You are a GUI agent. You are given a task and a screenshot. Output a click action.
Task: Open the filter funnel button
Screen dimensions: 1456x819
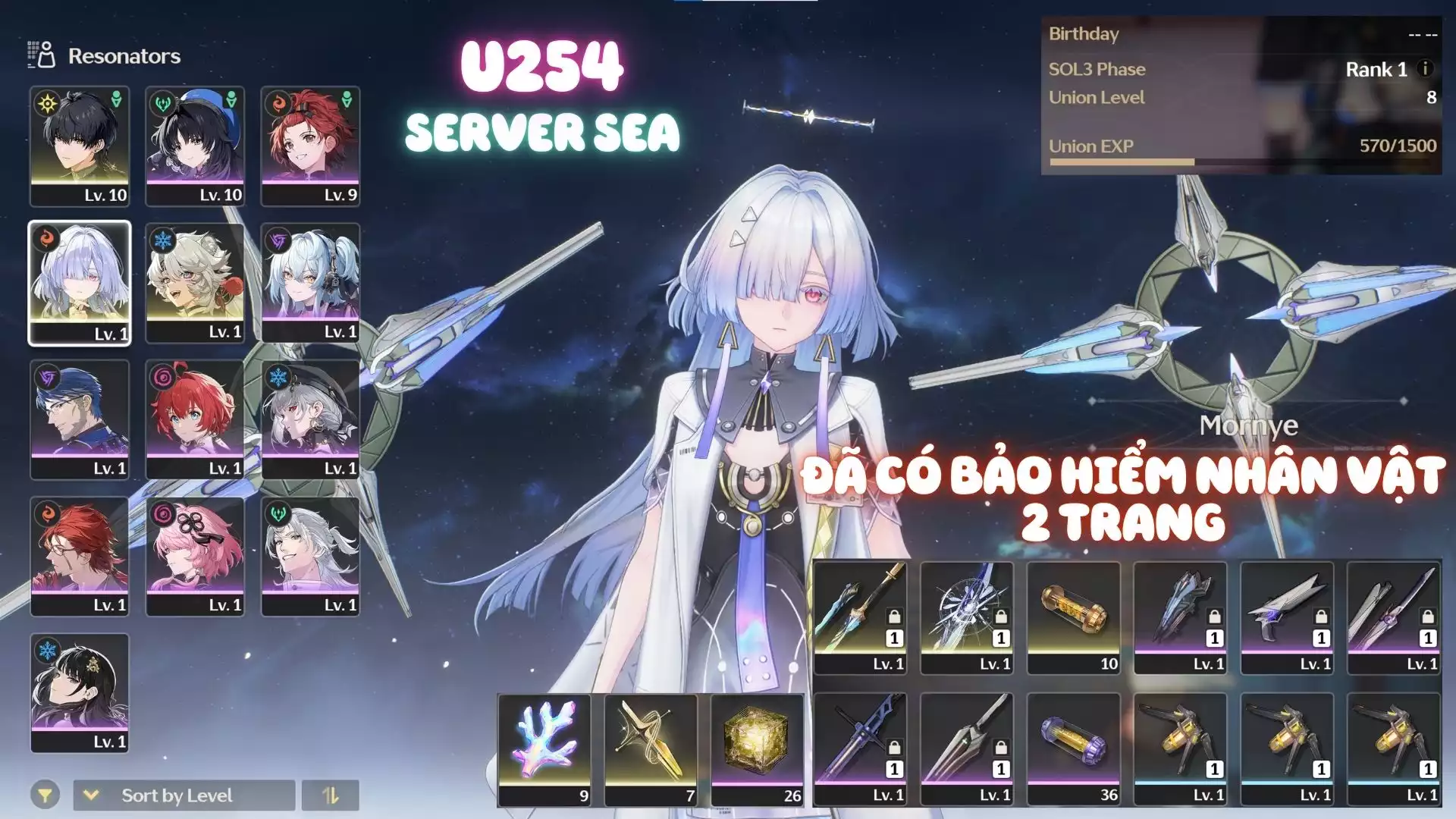[x=45, y=795]
